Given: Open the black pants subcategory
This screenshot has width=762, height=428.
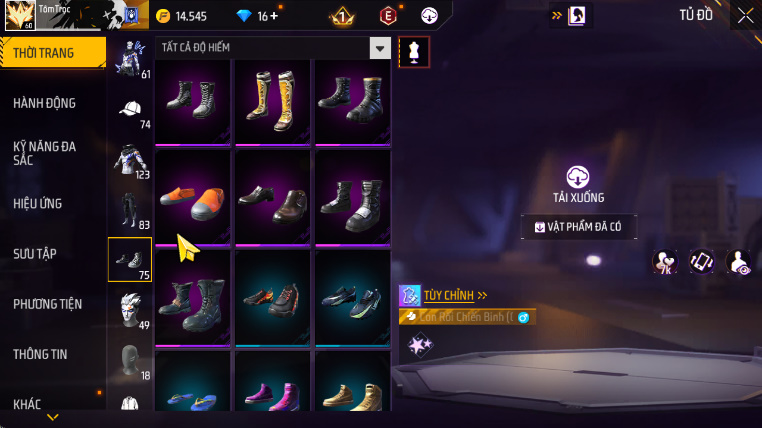Looking at the screenshot, I should point(130,210).
